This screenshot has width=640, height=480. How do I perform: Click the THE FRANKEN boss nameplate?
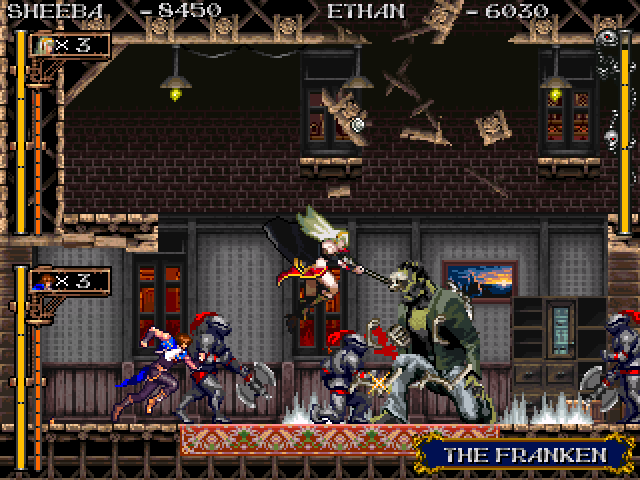pos(526,455)
